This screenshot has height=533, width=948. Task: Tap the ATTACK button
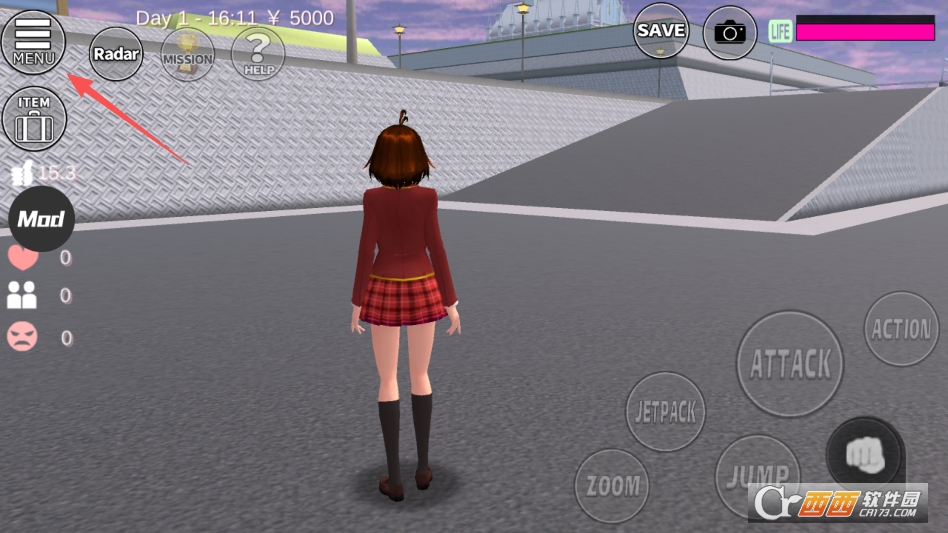(x=790, y=364)
